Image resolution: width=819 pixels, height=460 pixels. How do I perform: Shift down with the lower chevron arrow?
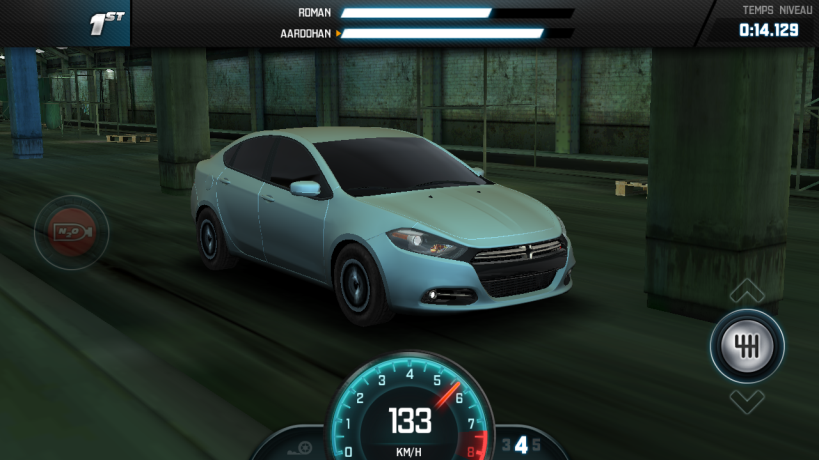(x=747, y=402)
